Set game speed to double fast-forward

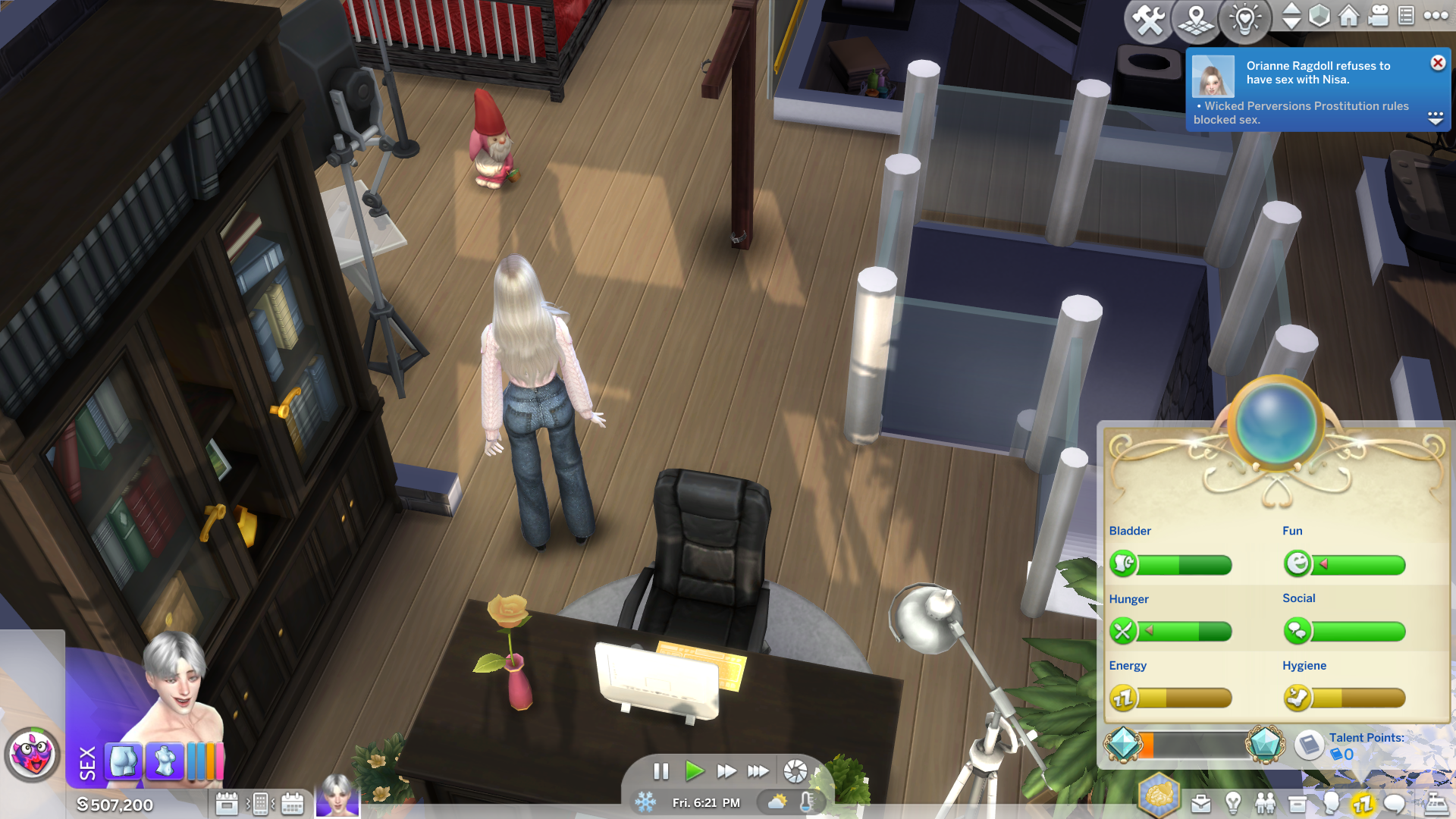[726, 771]
